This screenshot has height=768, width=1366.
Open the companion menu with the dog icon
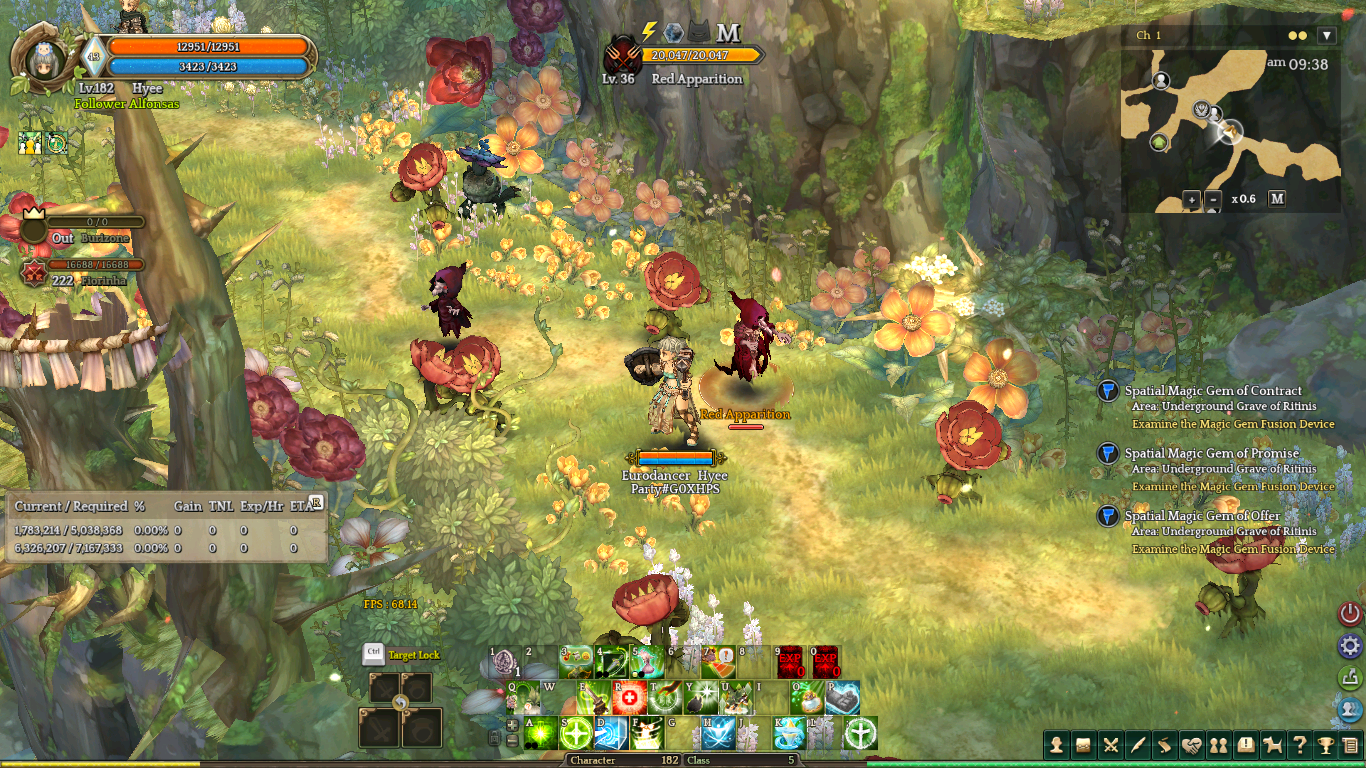pos(1273,745)
